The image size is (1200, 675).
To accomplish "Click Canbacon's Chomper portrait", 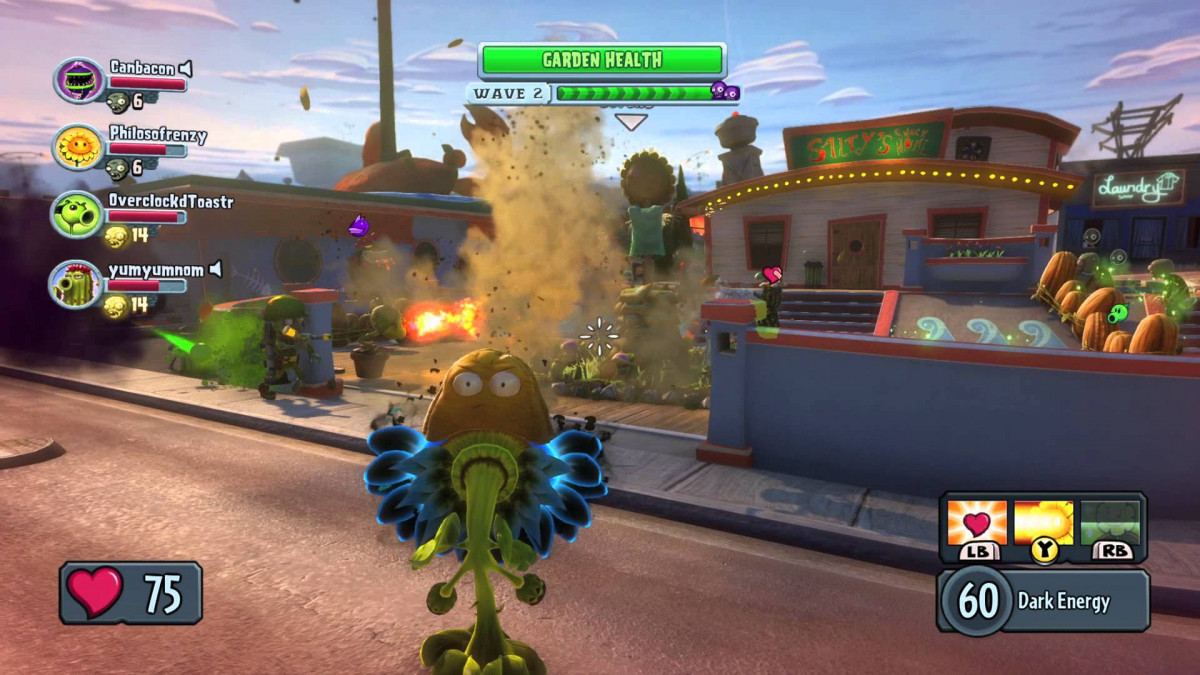I will [x=78, y=81].
